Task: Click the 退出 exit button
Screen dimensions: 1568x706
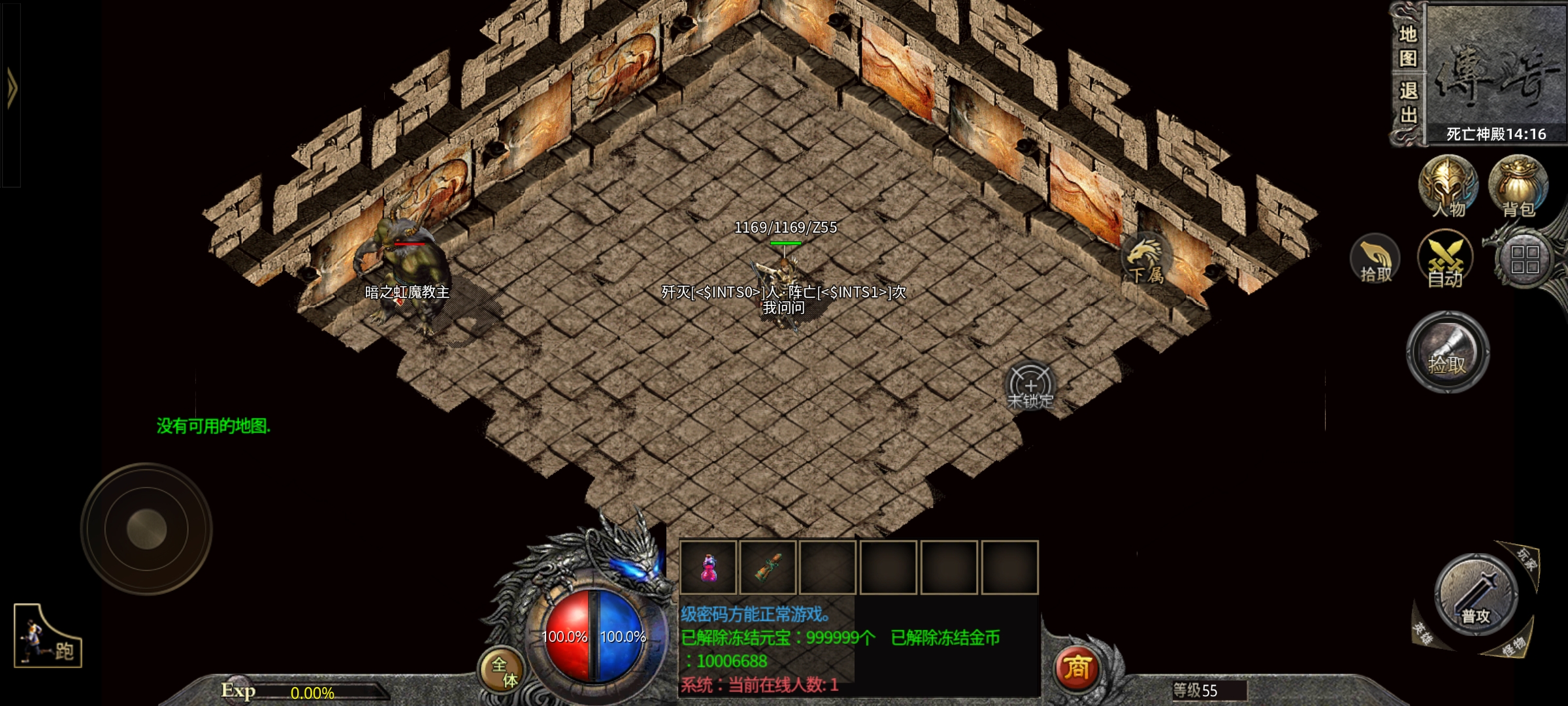Action: coord(1408,103)
